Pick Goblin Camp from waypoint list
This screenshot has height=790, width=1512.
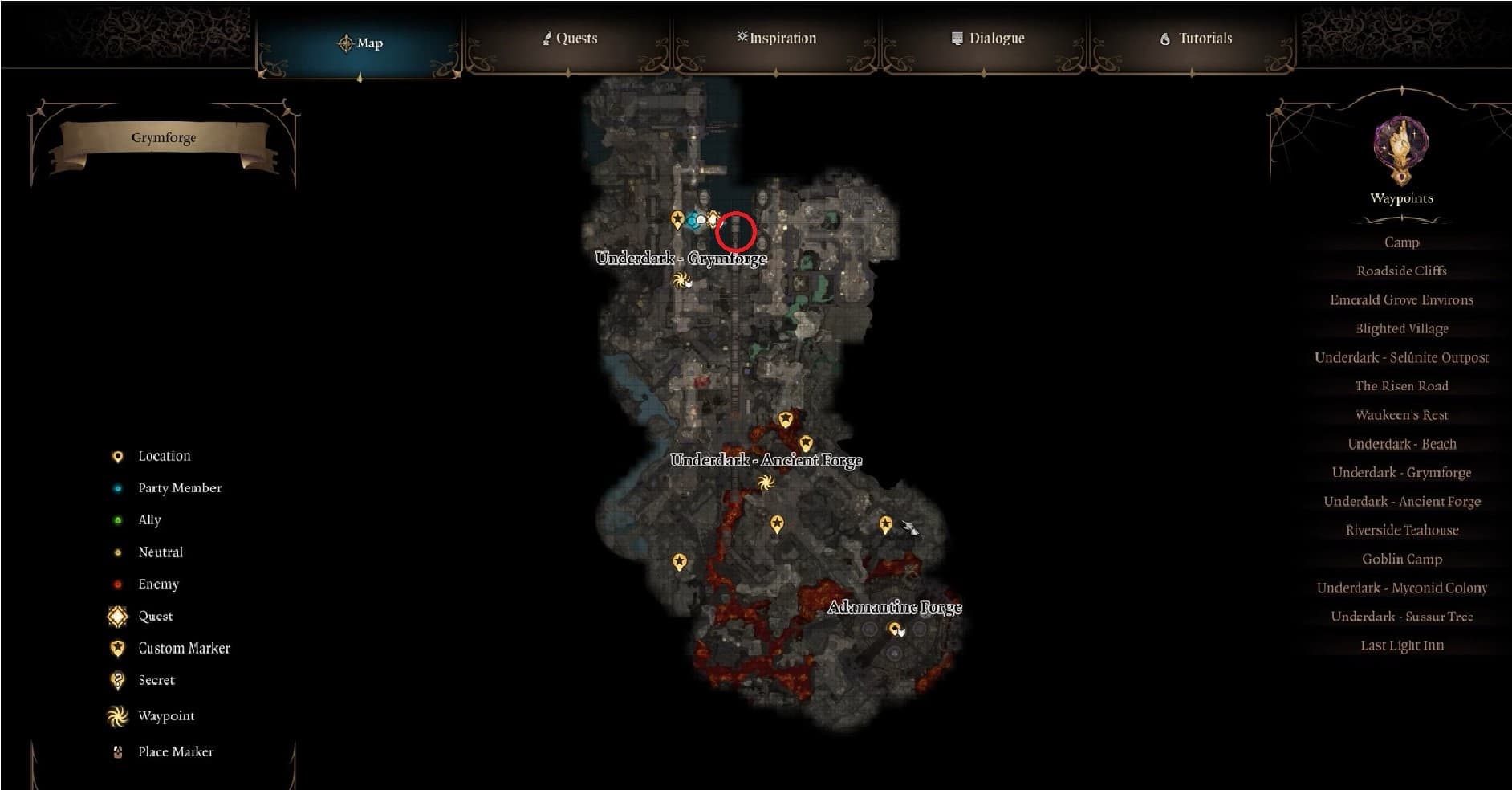tap(1401, 559)
